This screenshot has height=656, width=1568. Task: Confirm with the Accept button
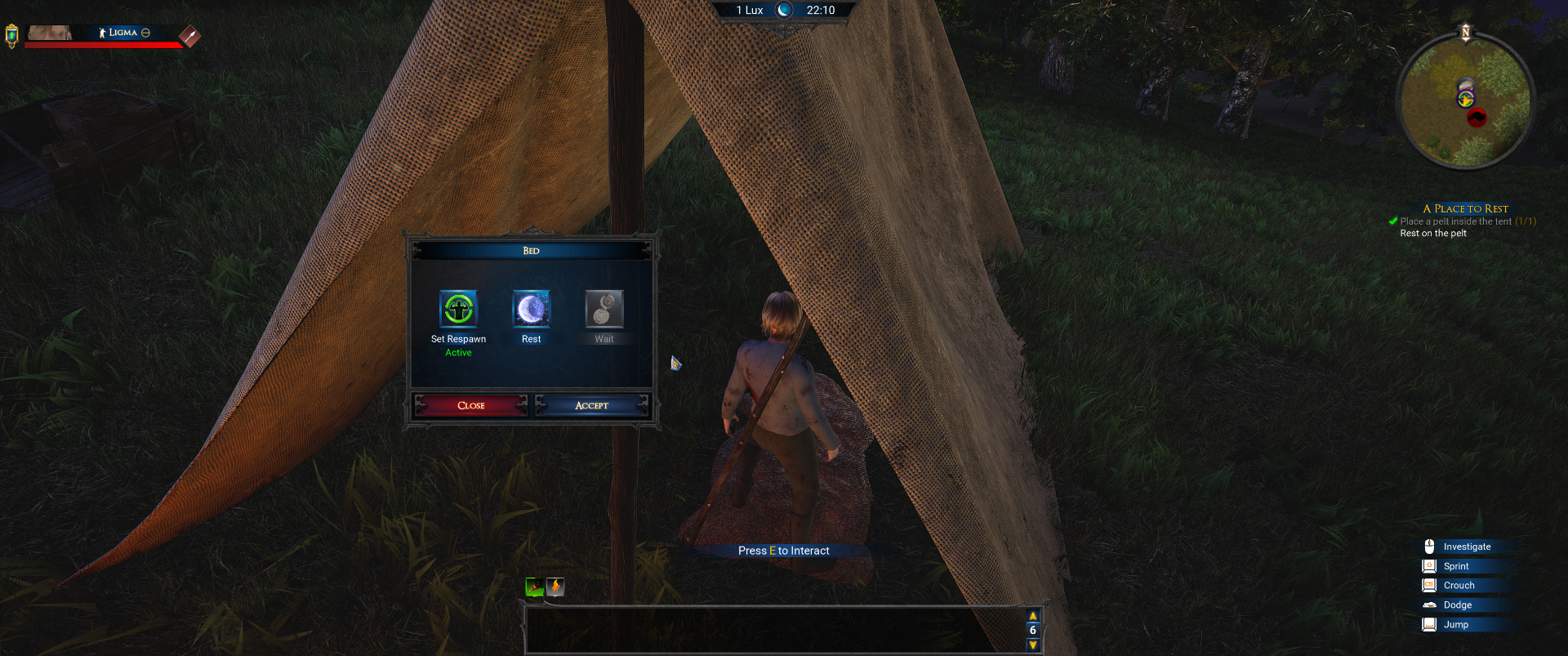click(x=591, y=405)
